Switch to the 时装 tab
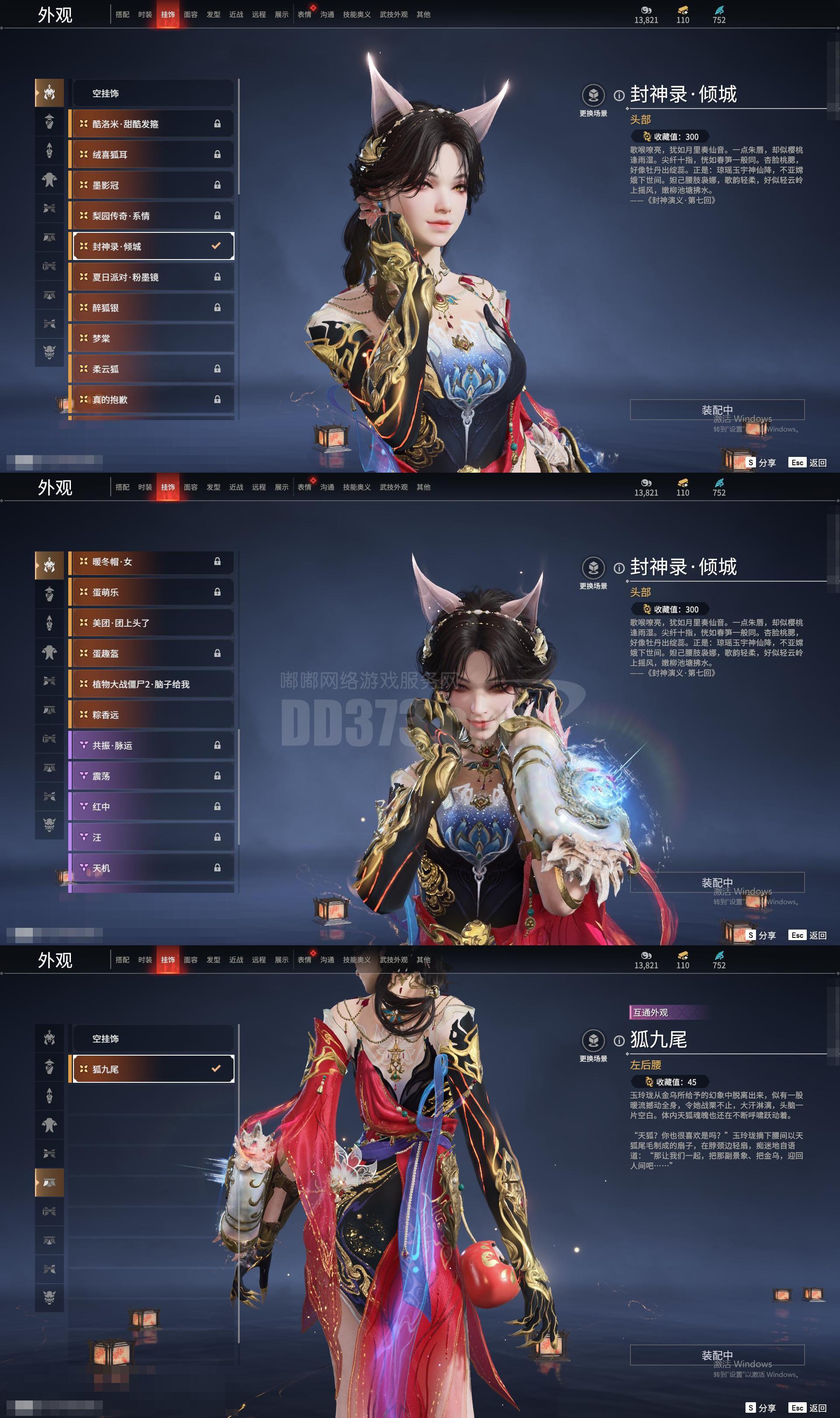Image resolution: width=840 pixels, height=1418 pixels. pyautogui.click(x=146, y=14)
